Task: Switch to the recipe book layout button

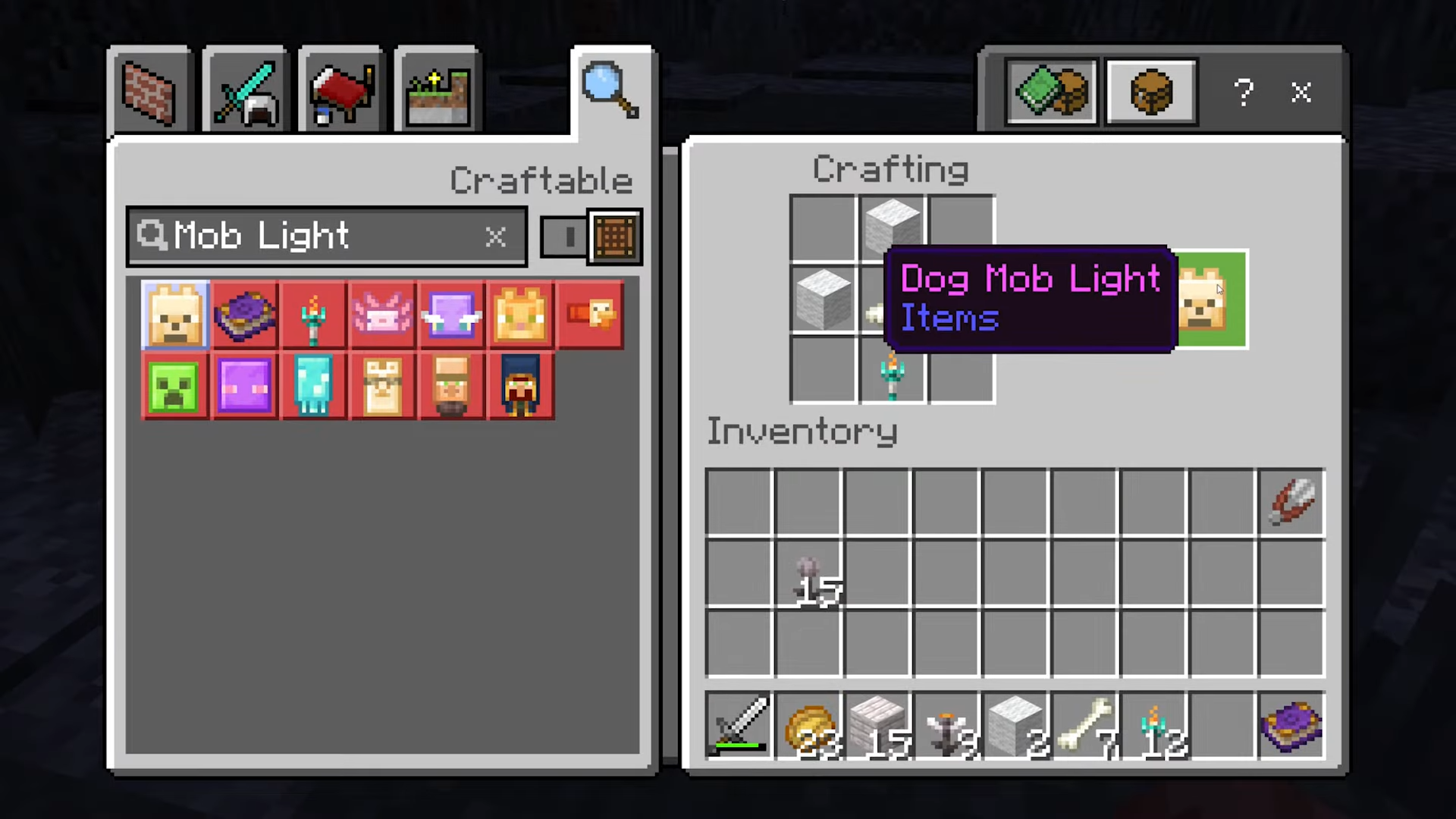Action: click(1052, 93)
